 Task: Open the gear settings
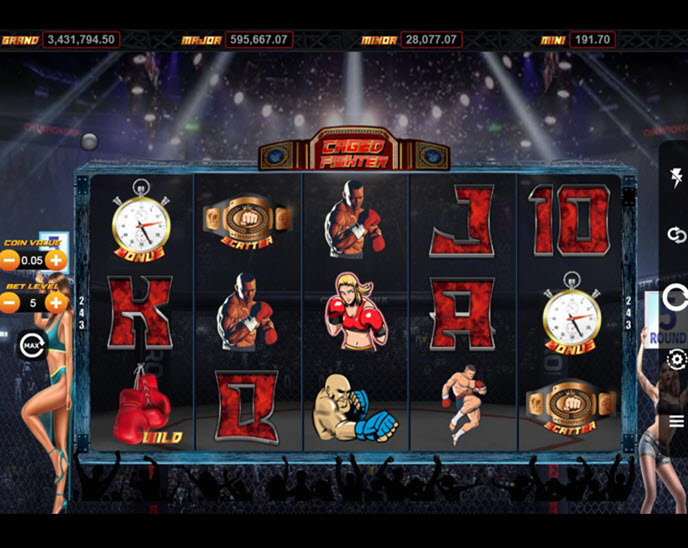pyautogui.click(x=676, y=360)
